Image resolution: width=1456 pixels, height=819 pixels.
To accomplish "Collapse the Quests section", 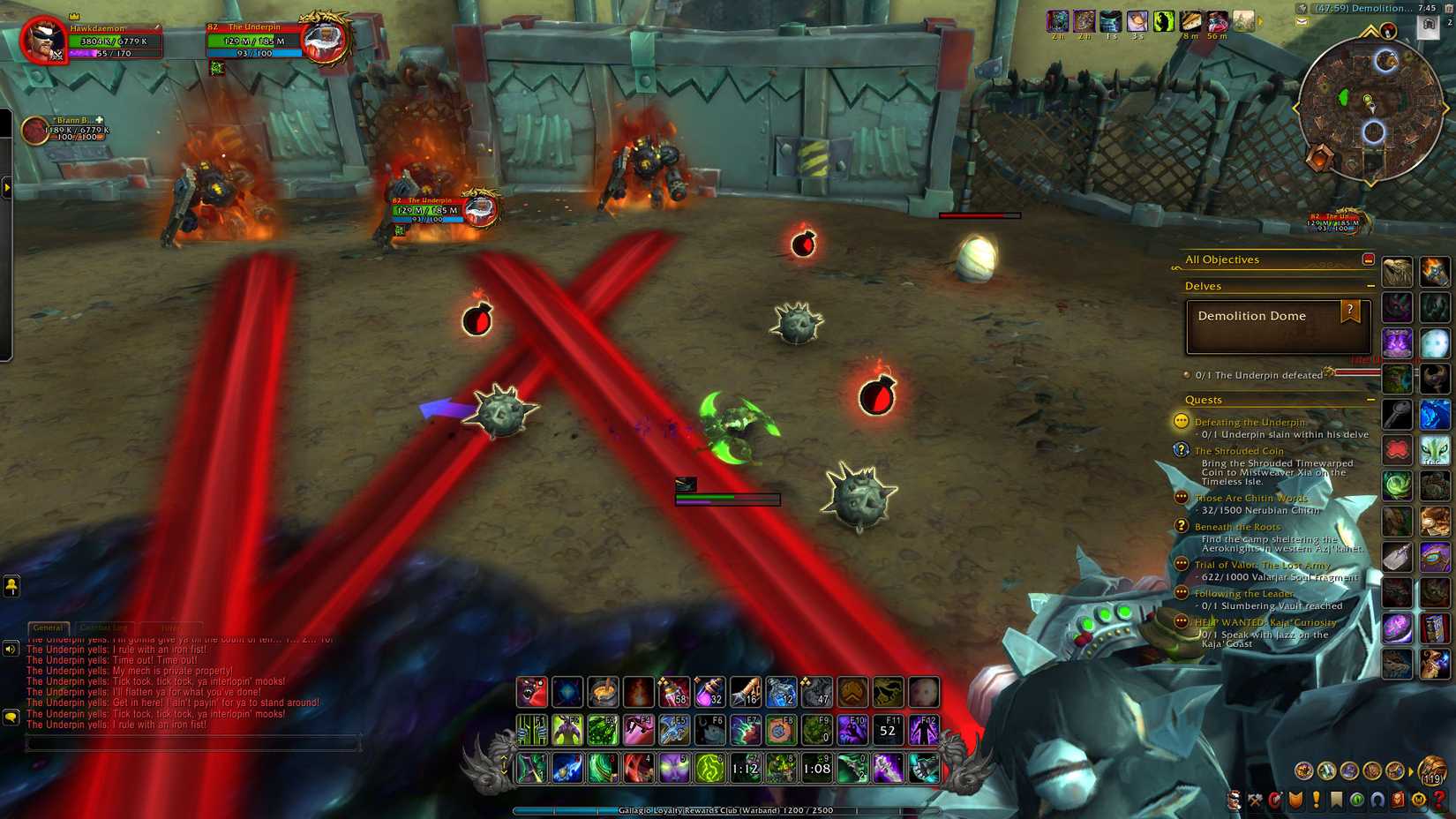I will click(1371, 398).
